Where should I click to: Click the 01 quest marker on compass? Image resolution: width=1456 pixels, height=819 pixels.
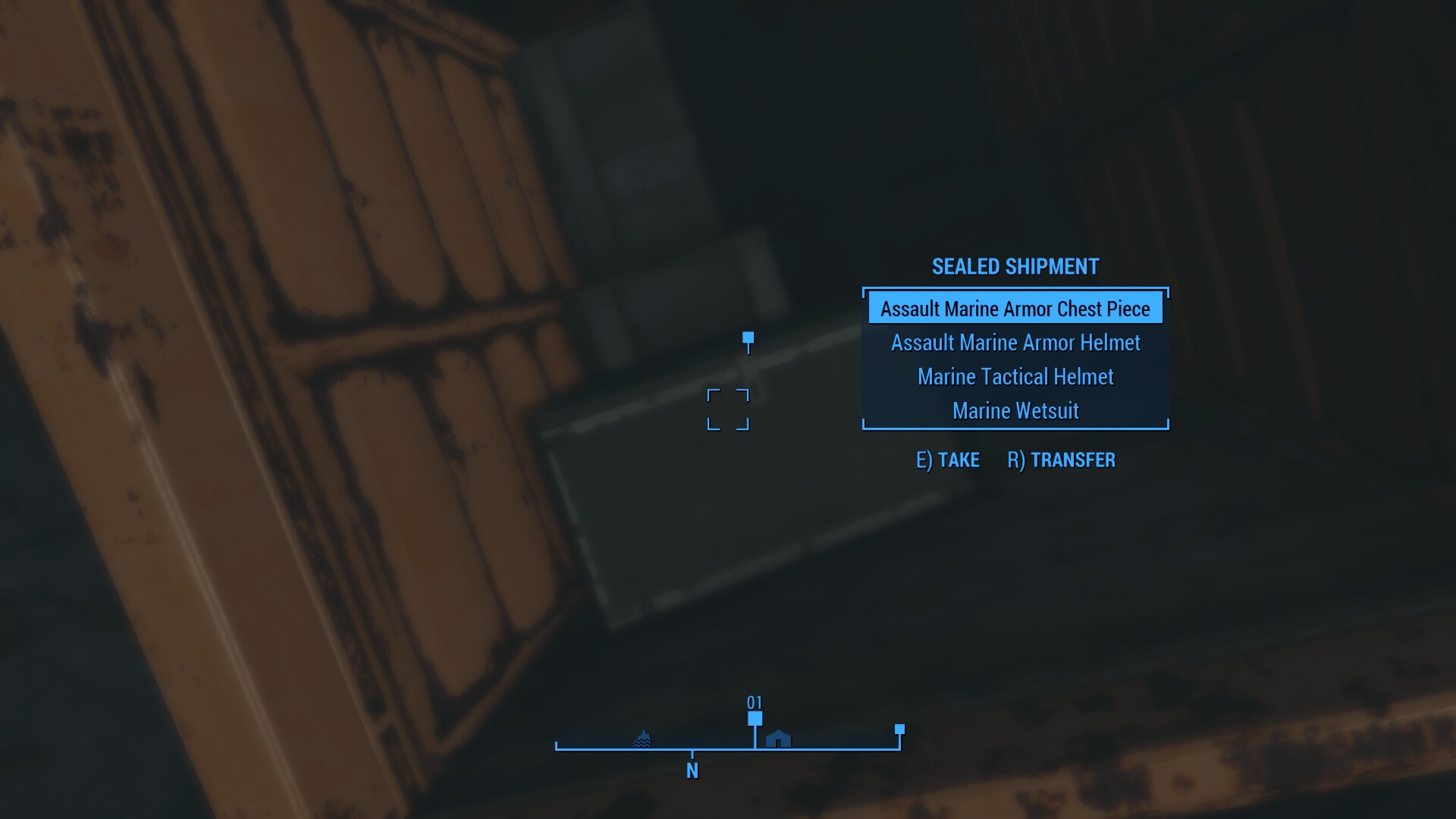(x=755, y=717)
